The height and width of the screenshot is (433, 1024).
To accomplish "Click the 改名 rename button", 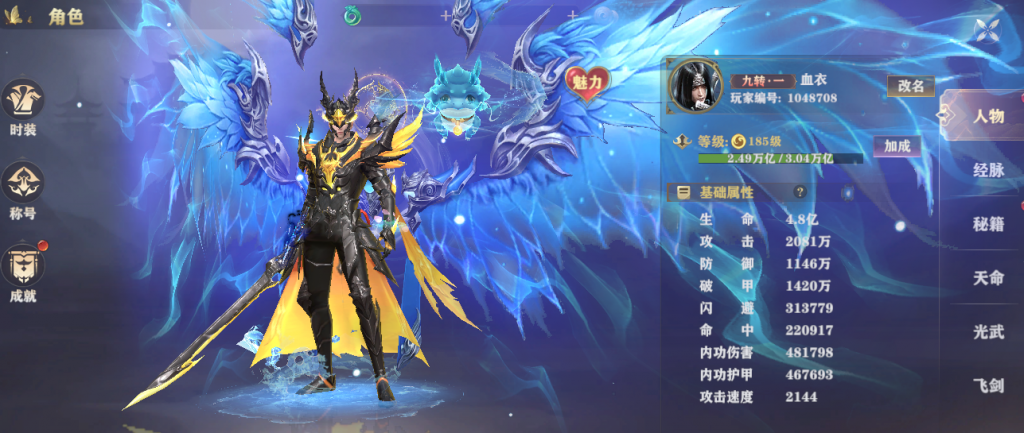I will coord(911,86).
